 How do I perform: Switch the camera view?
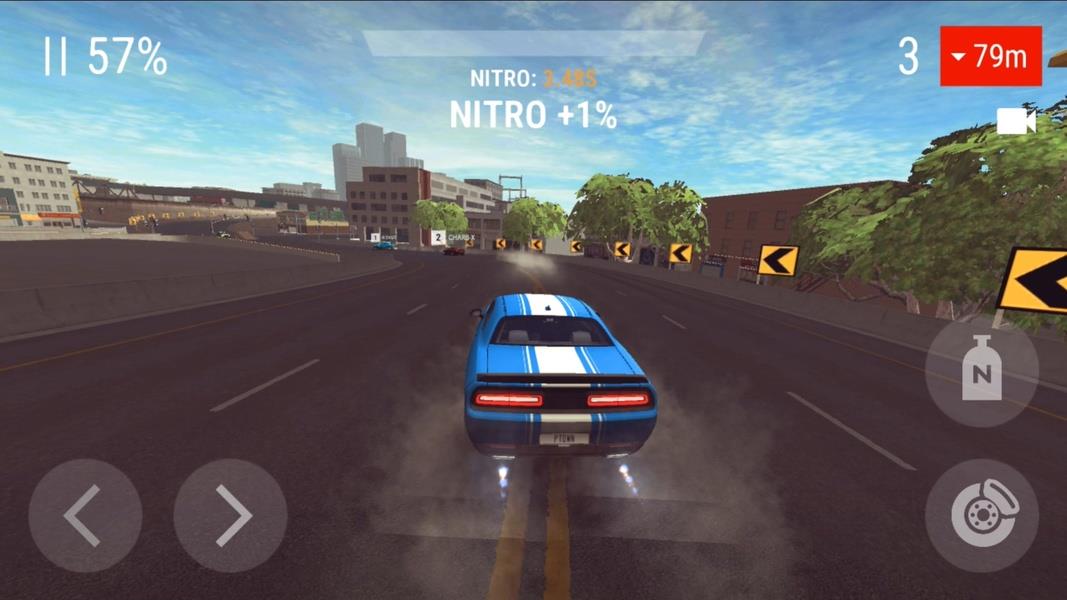1016,122
